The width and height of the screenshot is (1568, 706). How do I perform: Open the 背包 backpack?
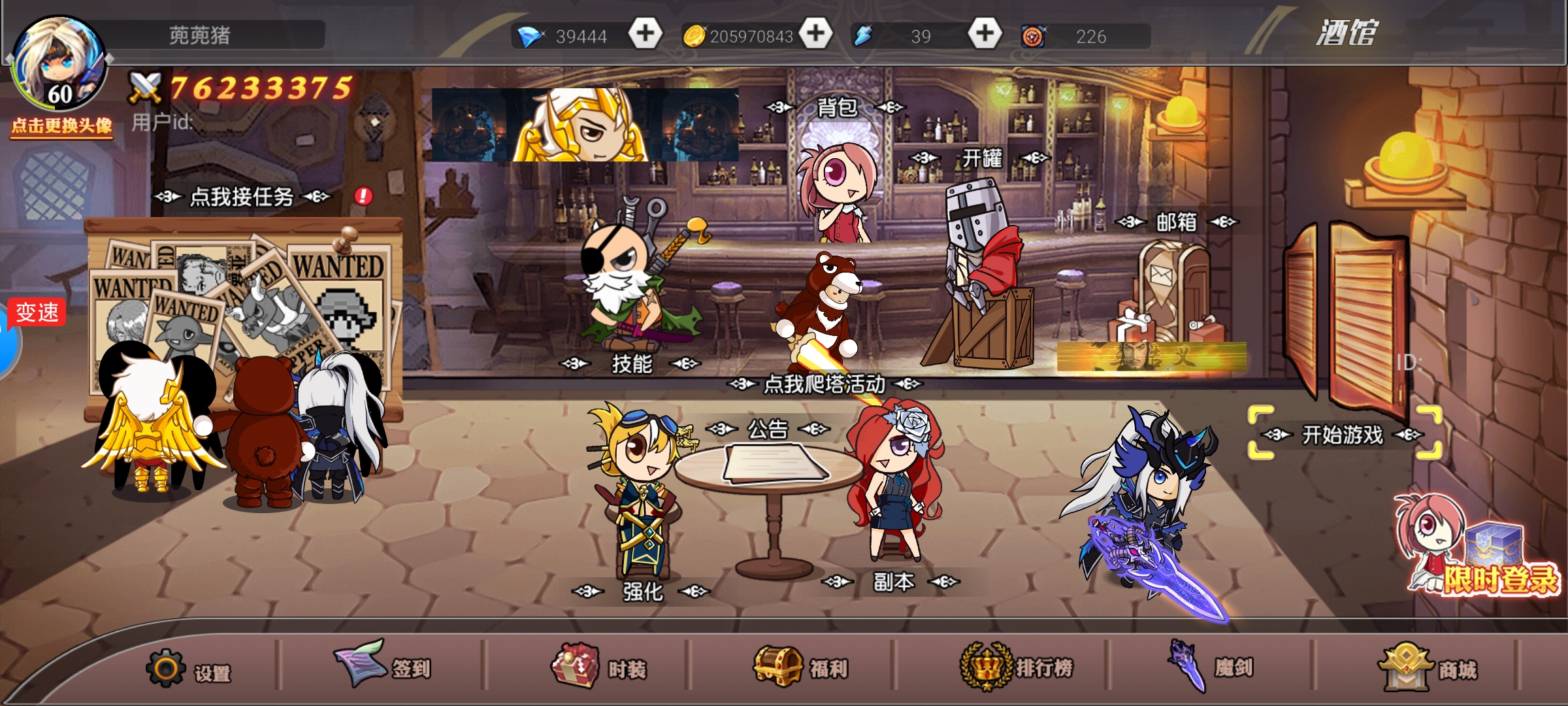[836, 107]
